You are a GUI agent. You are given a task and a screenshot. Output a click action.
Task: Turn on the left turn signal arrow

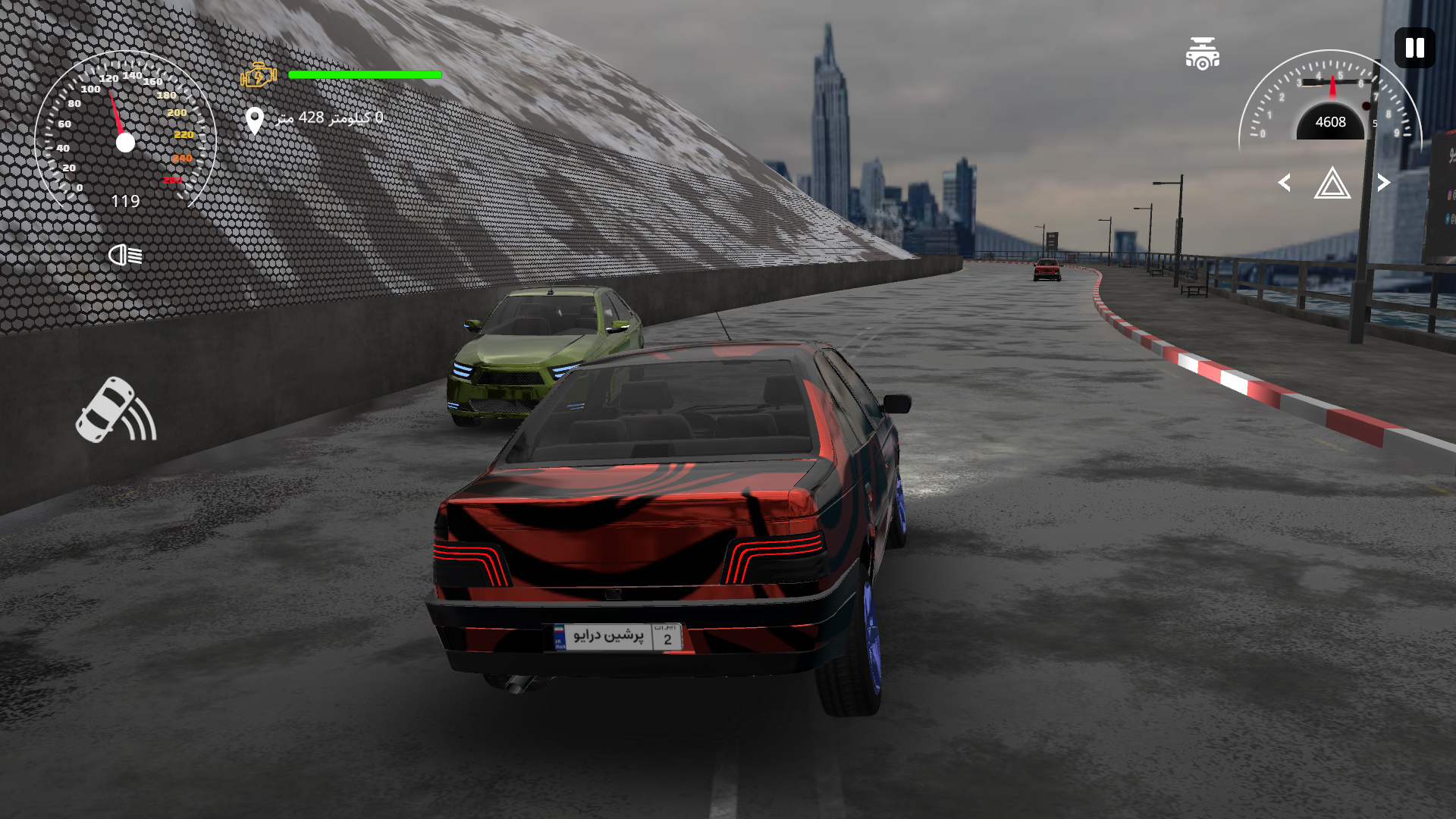[1285, 183]
